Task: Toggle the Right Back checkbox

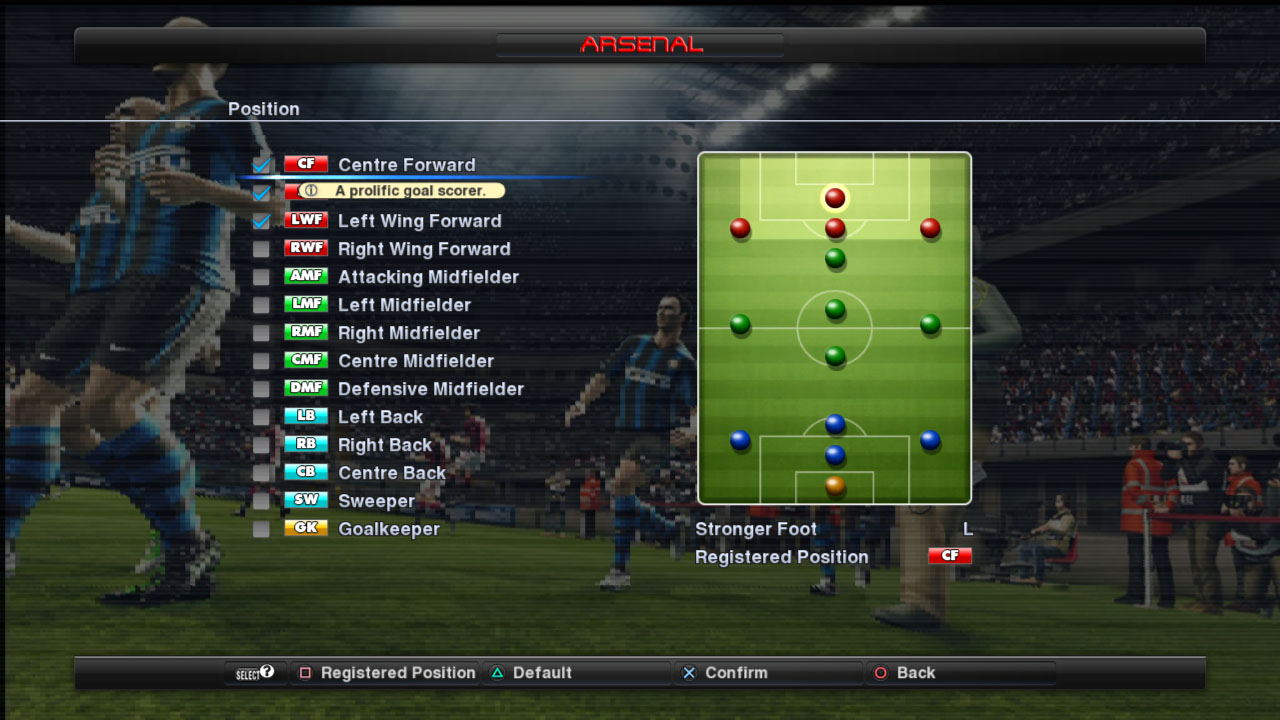Action: tap(262, 444)
